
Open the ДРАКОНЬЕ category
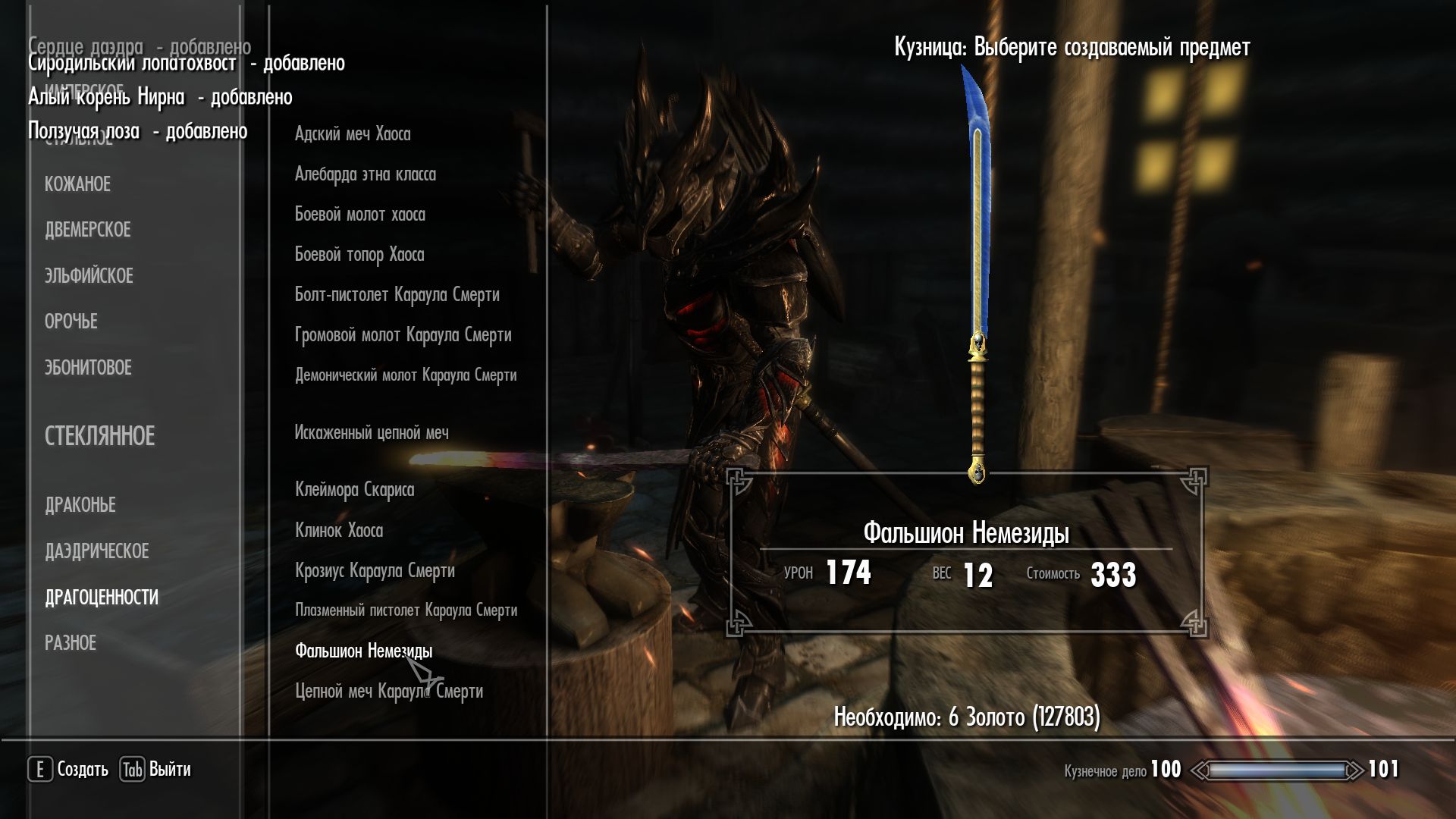80,505
